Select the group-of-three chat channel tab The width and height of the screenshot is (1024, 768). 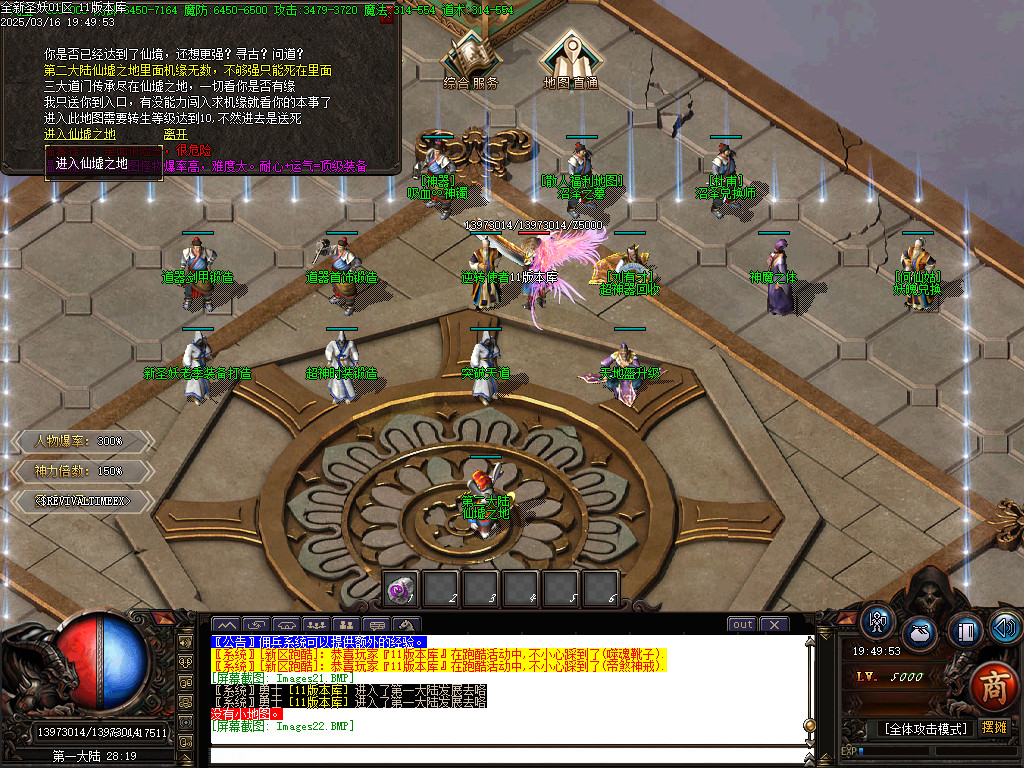[318, 626]
